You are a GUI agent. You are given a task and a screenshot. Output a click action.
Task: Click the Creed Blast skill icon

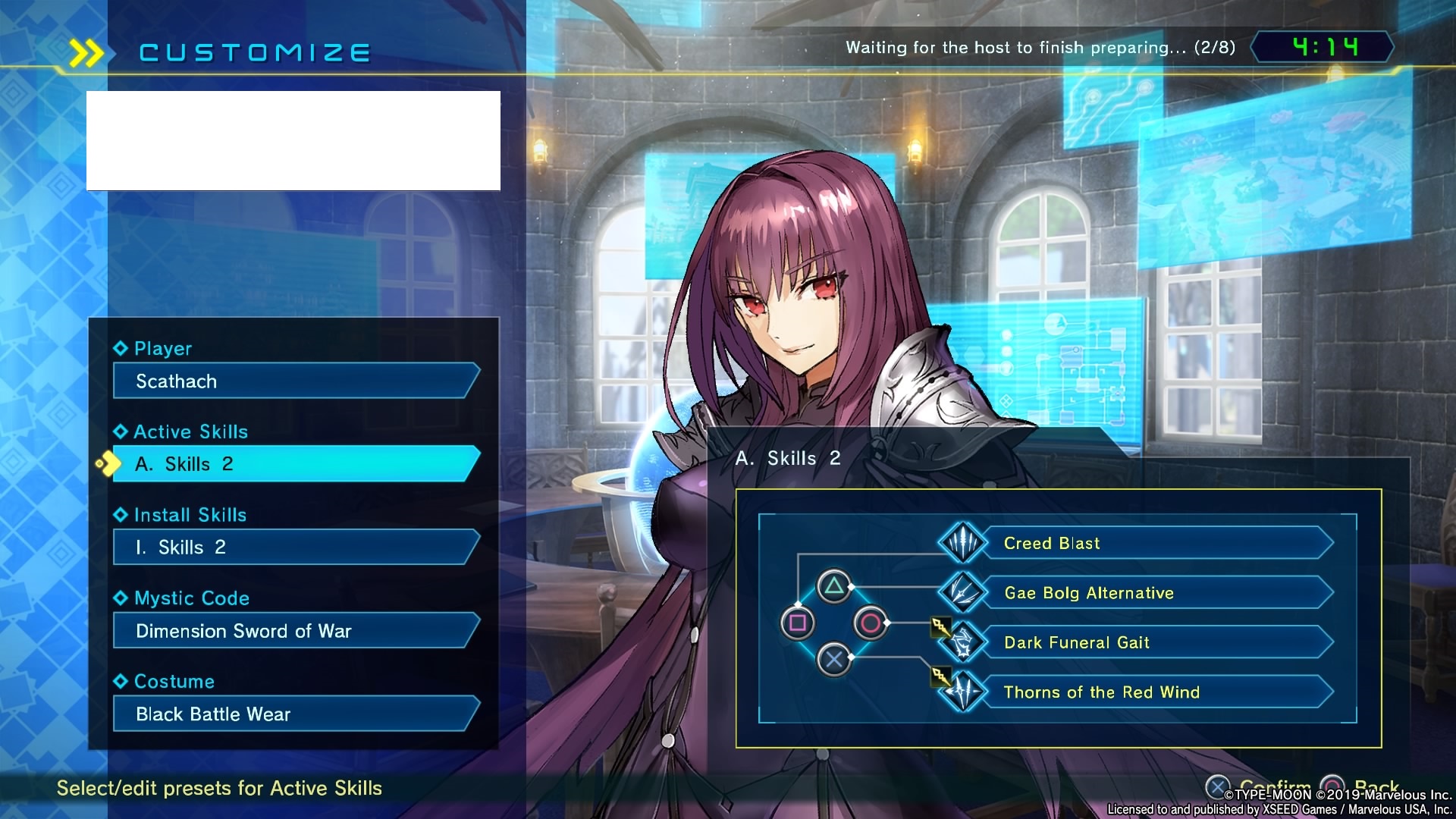tap(962, 543)
